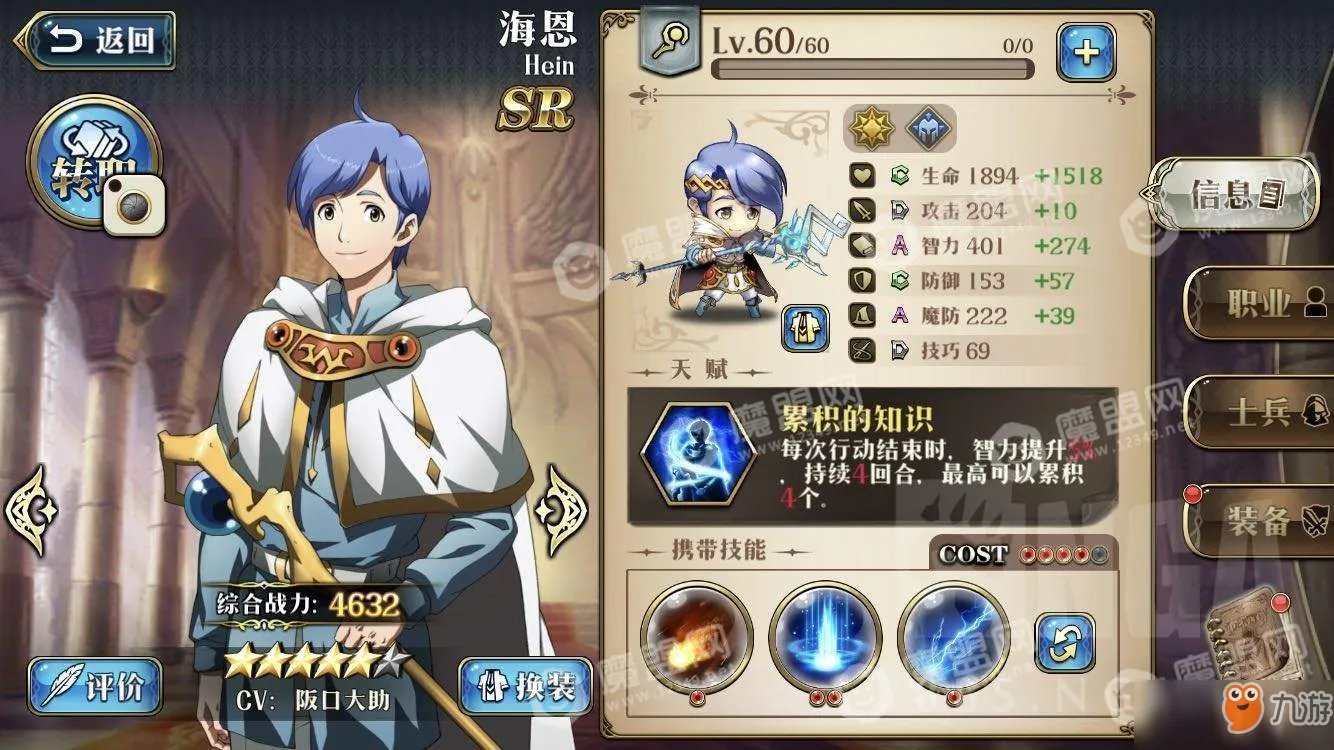Screen dimensions: 1334x750
Task: Tap the magnifier search badge icon
Action: pos(669,42)
